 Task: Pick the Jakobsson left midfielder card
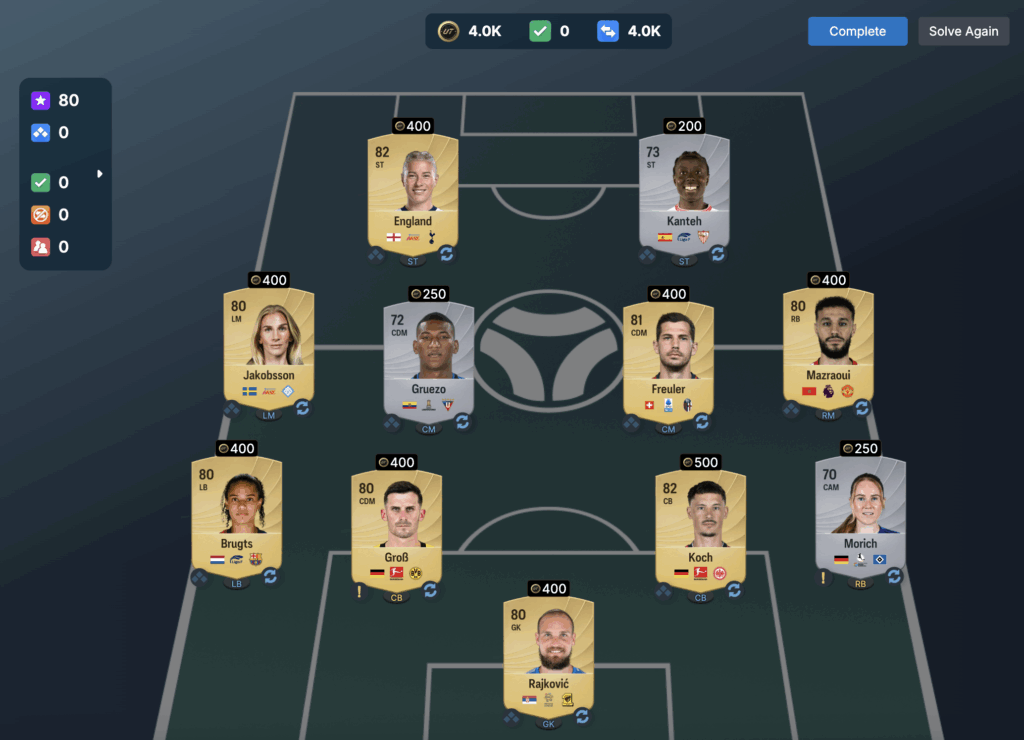269,345
